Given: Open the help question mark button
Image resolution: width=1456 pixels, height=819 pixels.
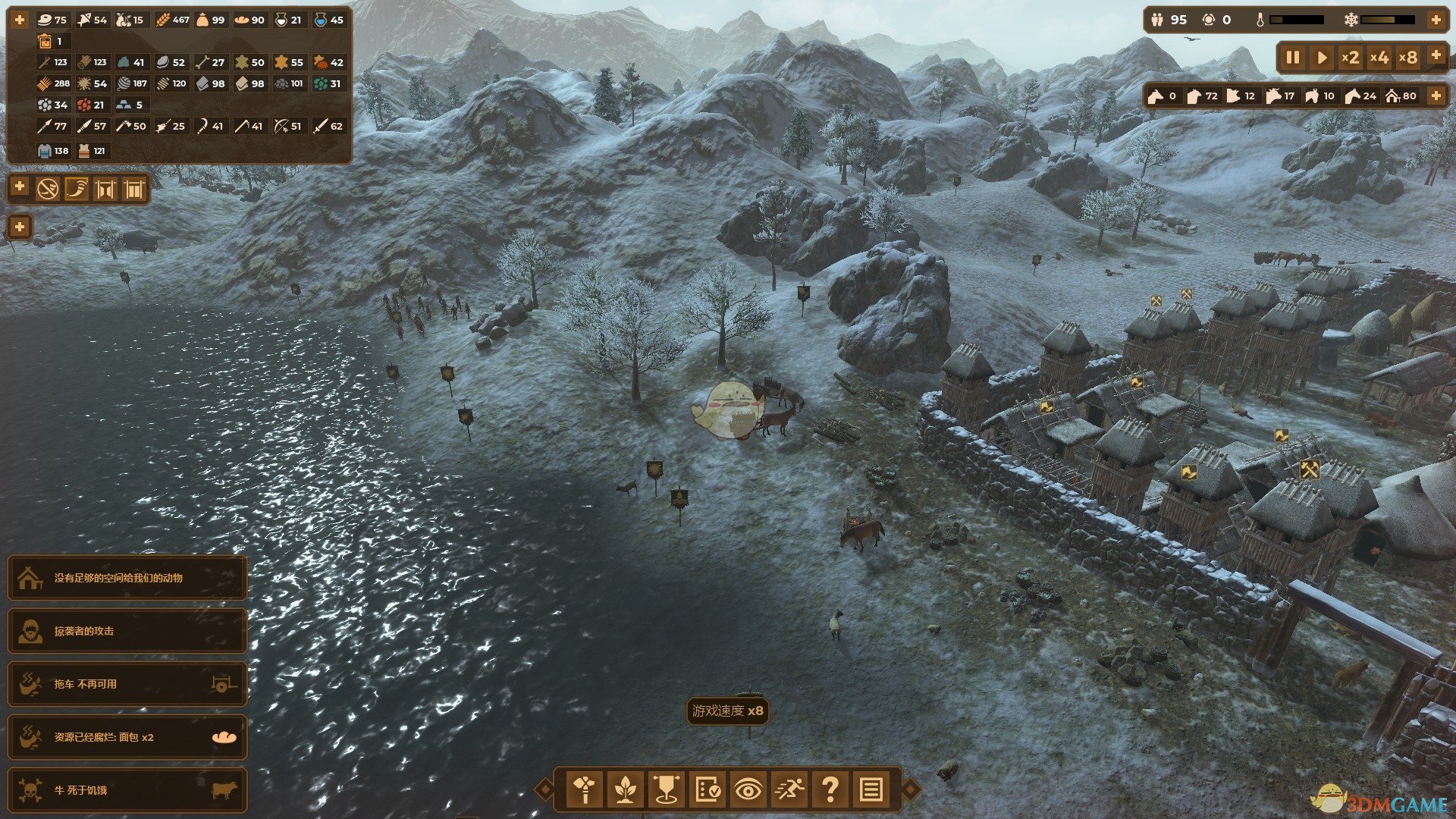Looking at the screenshot, I should (830, 789).
